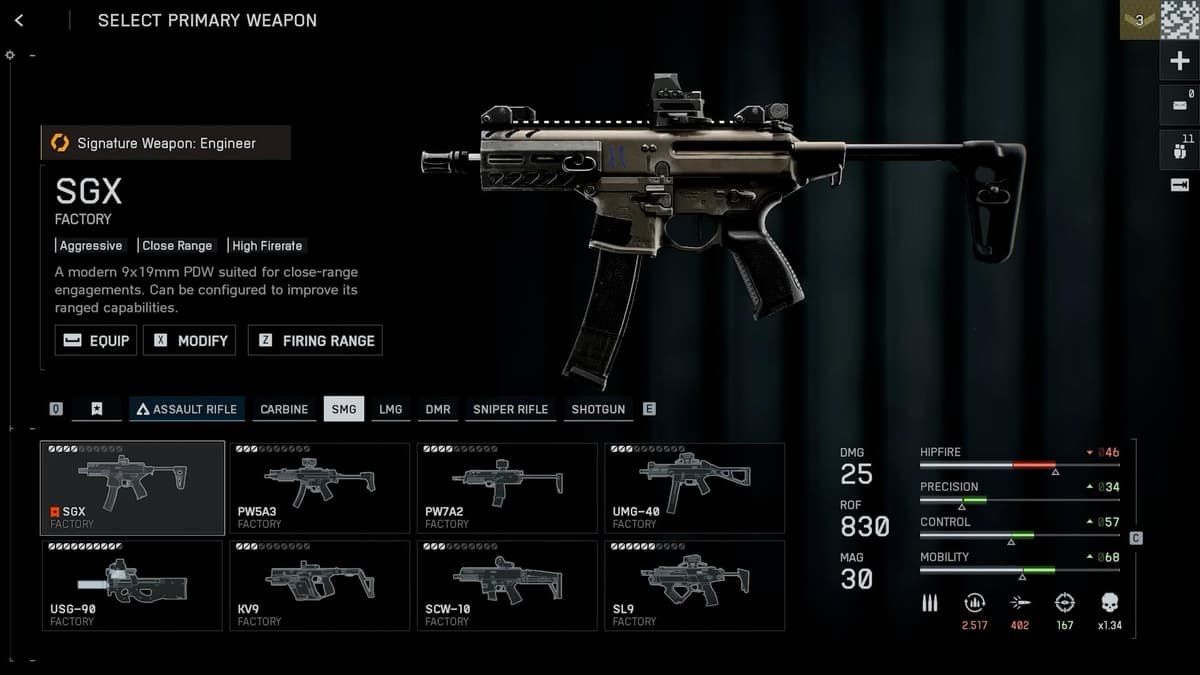The width and height of the screenshot is (1200, 675).
Task: Switch to Sniper Rifle category
Action: pyautogui.click(x=510, y=409)
